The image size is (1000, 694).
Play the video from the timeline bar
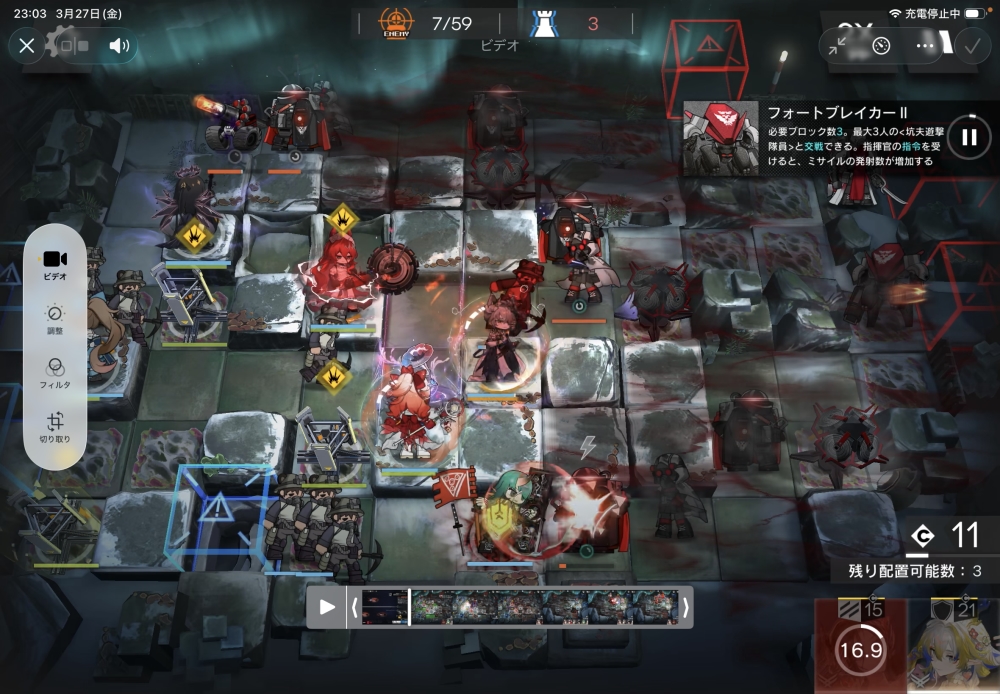click(327, 607)
